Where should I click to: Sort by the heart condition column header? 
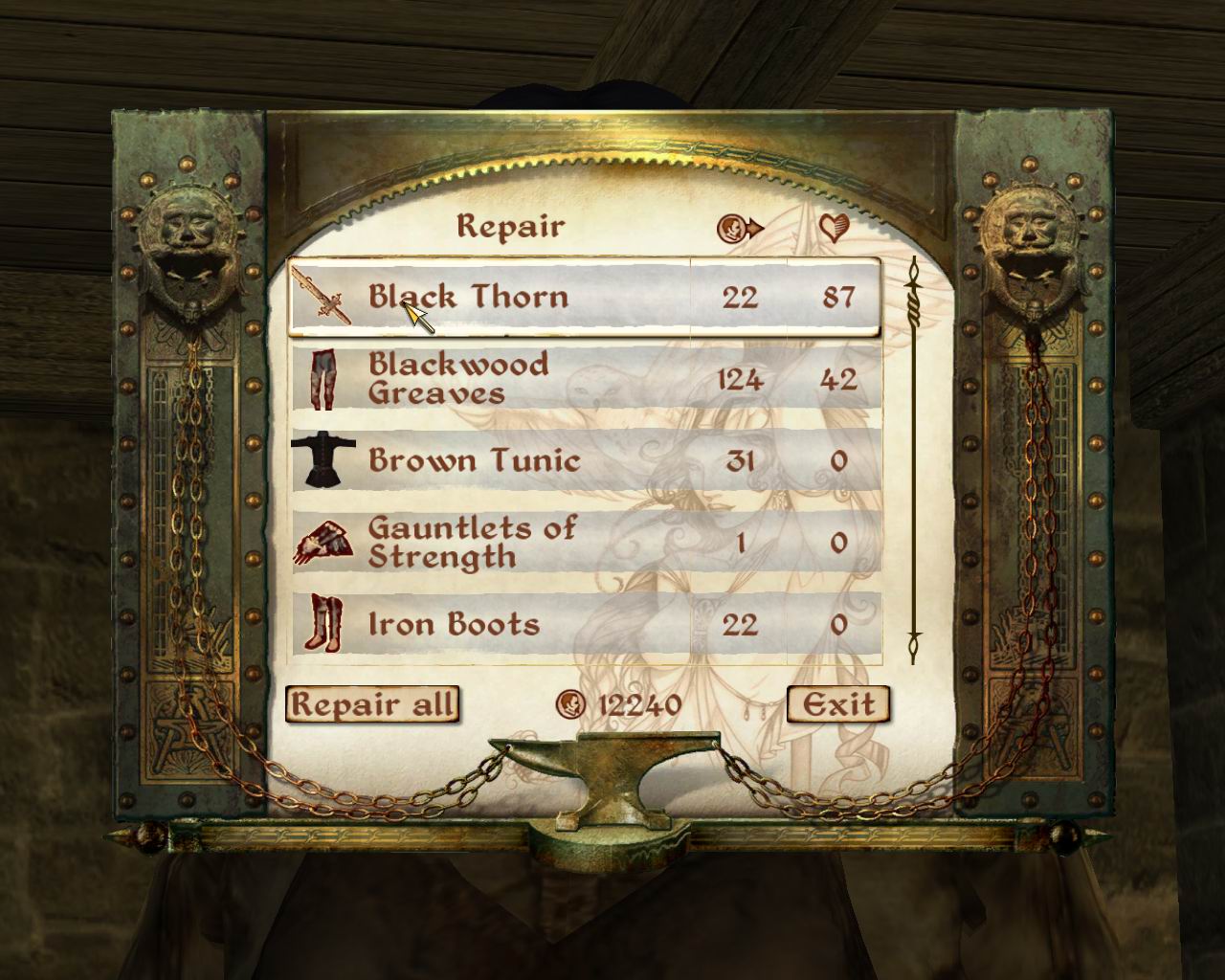point(835,228)
